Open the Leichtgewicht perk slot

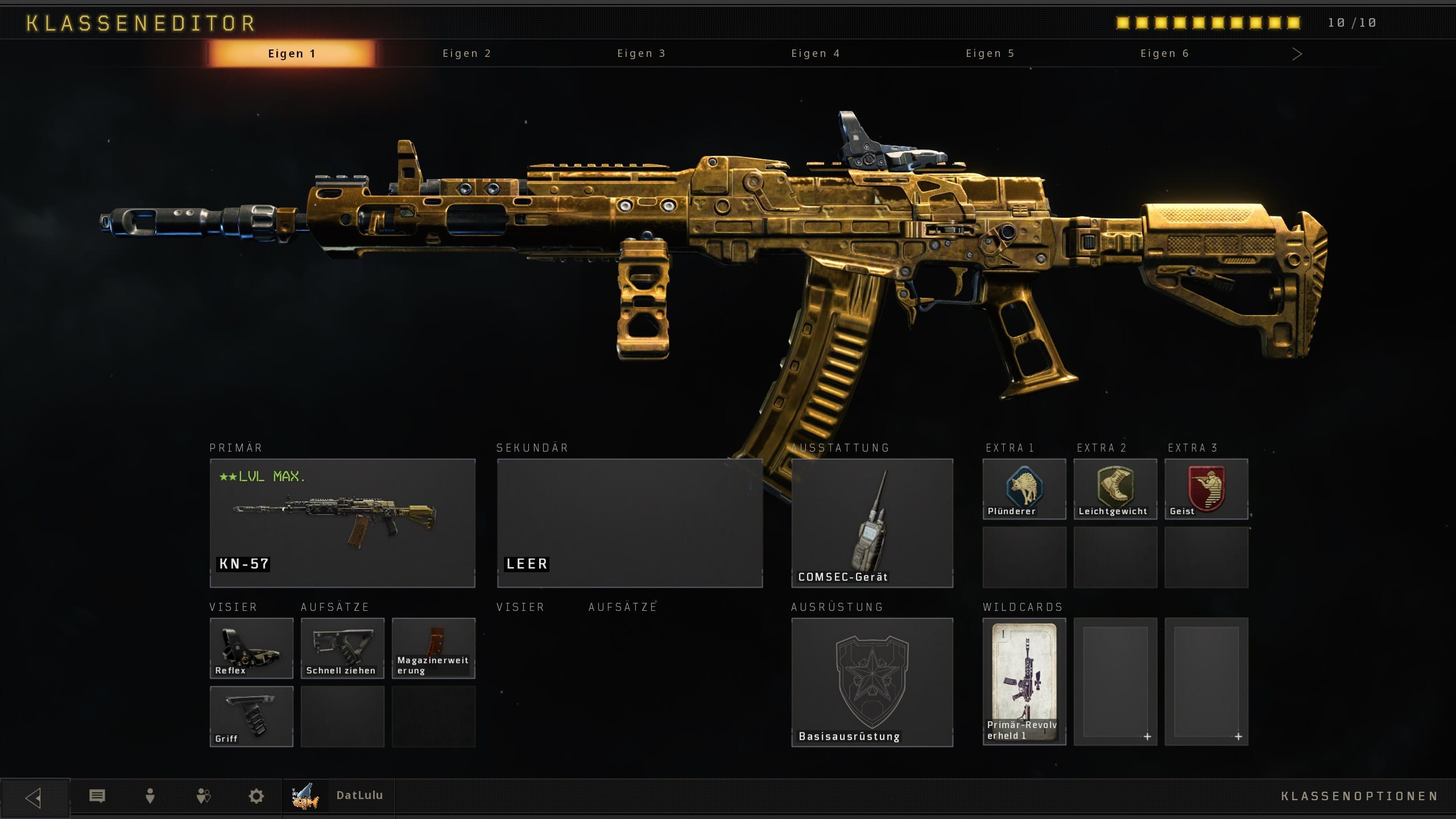[1115, 489]
